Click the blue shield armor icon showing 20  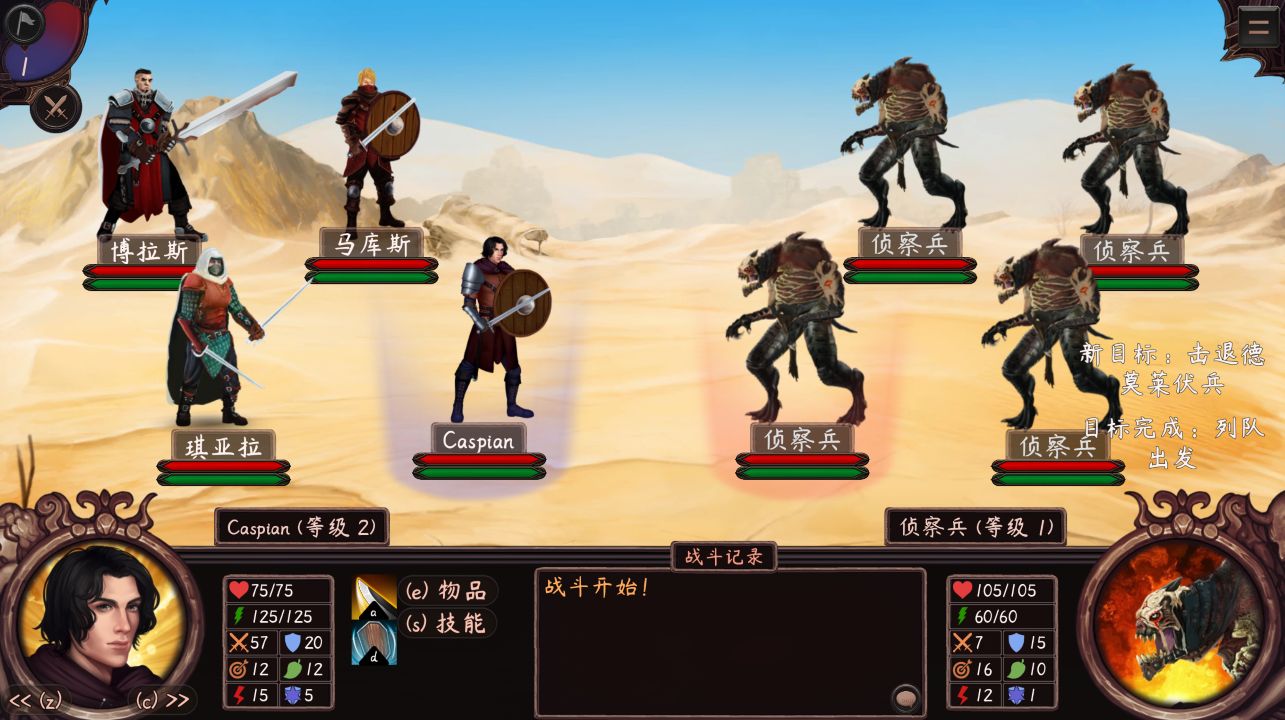[x=292, y=643]
